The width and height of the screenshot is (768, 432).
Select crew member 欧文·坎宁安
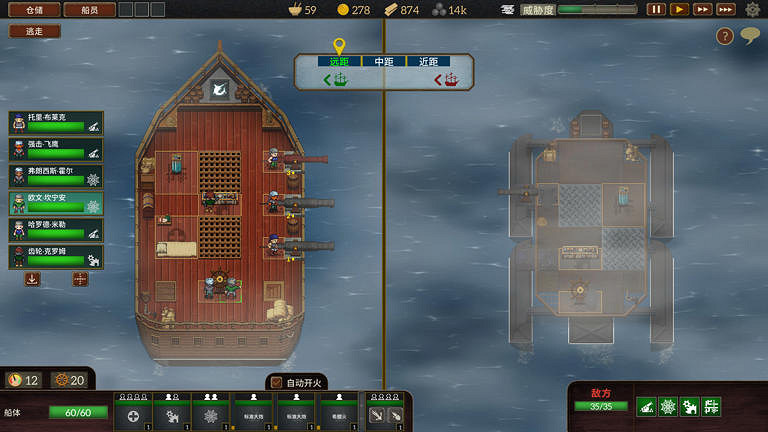56,203
